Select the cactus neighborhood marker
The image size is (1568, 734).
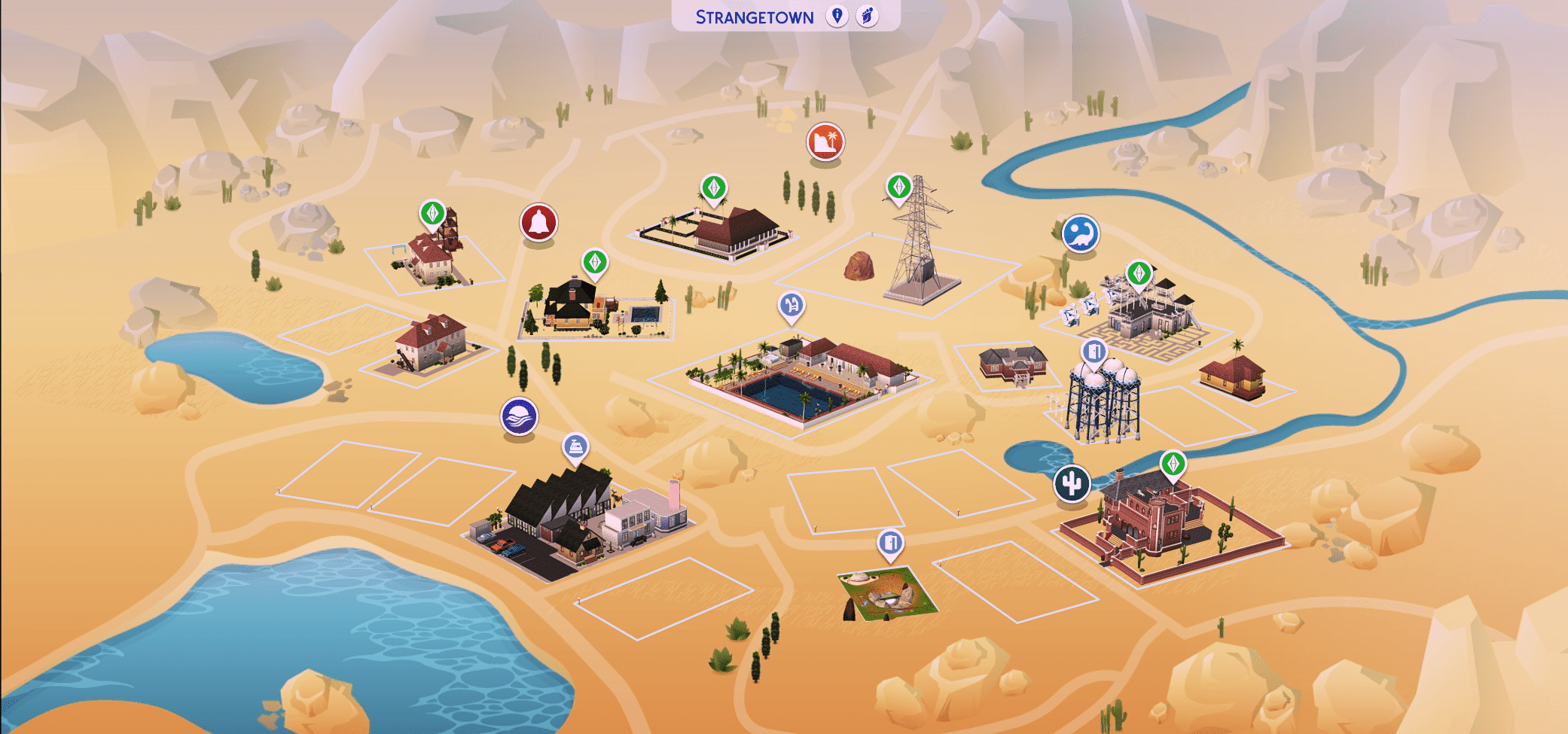pos(1072,483)
